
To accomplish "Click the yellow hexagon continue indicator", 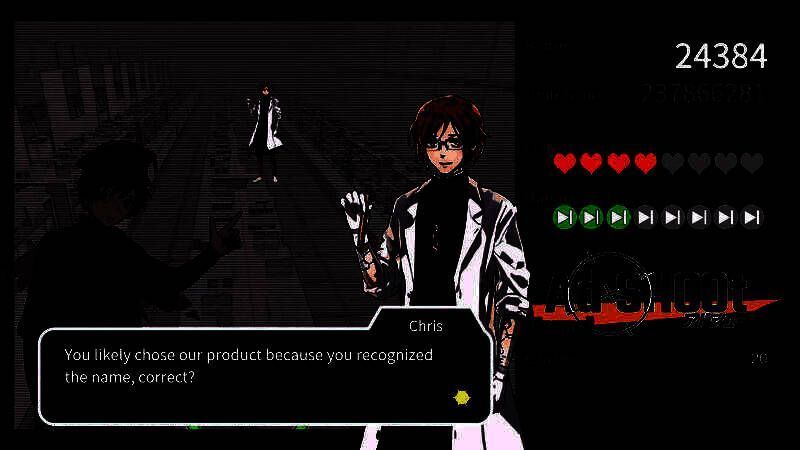I will 462,397.
